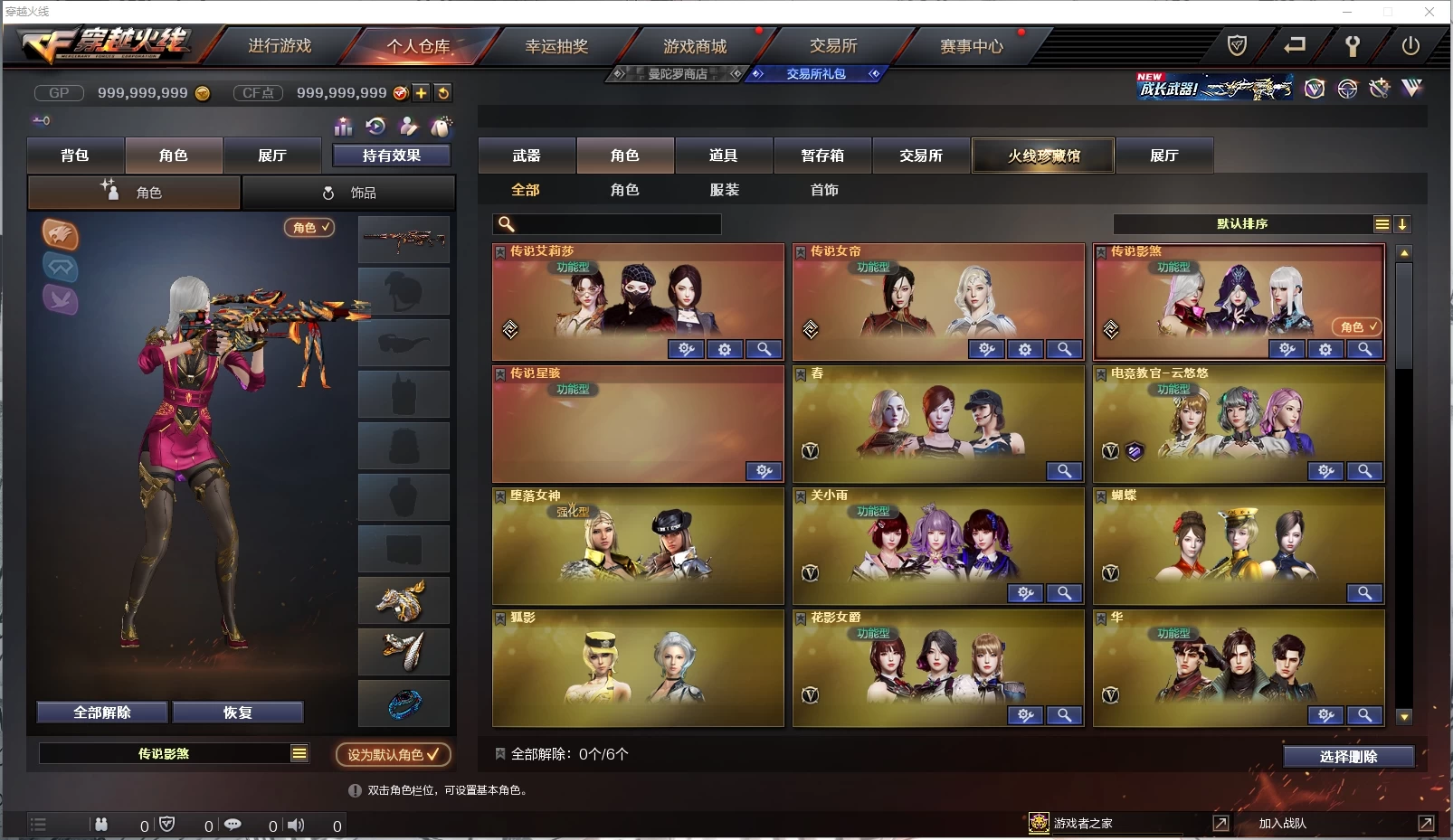This screenshot has width=1453, height=840.
Task: Check the 设为默认角色 option
Action: tap(394, 755)
